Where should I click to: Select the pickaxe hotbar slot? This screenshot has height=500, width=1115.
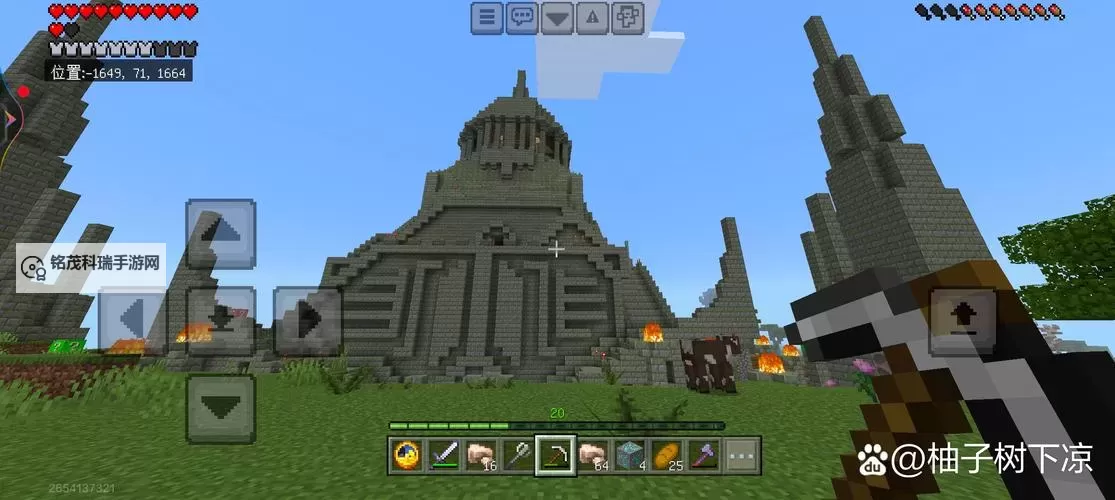coord(554,455)
